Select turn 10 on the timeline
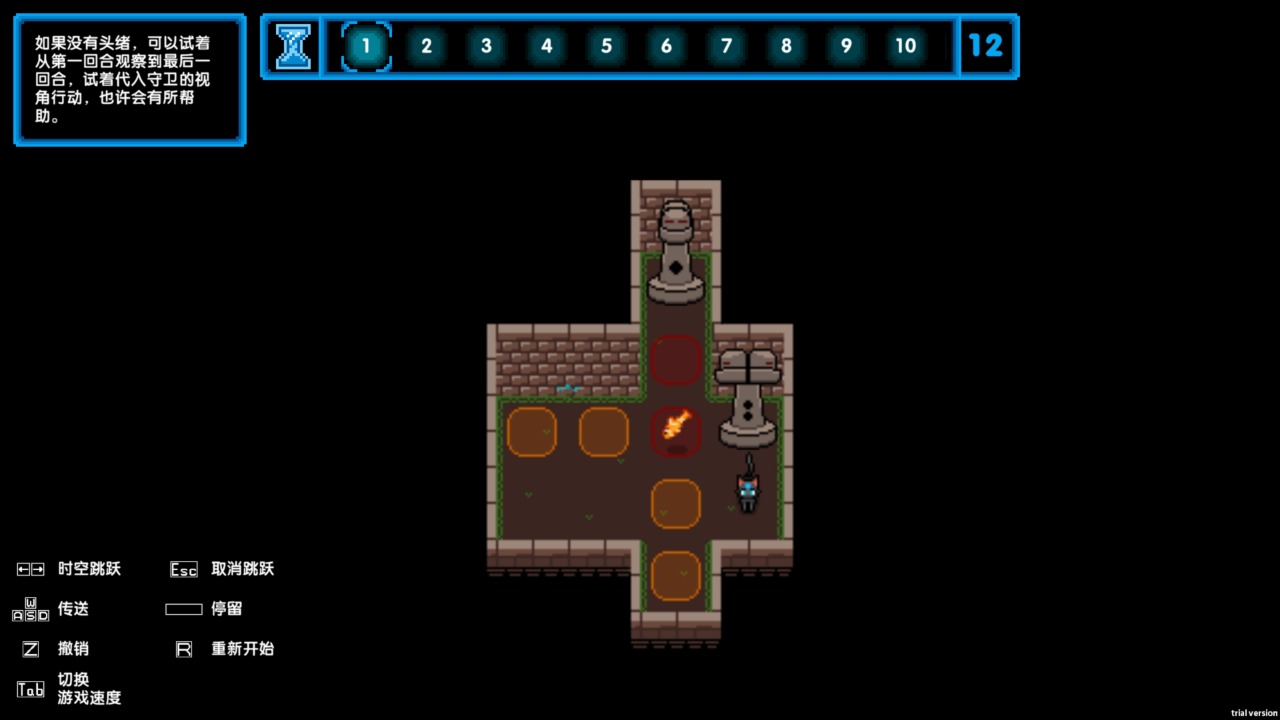1280x720 pixels. click(906, 46)
